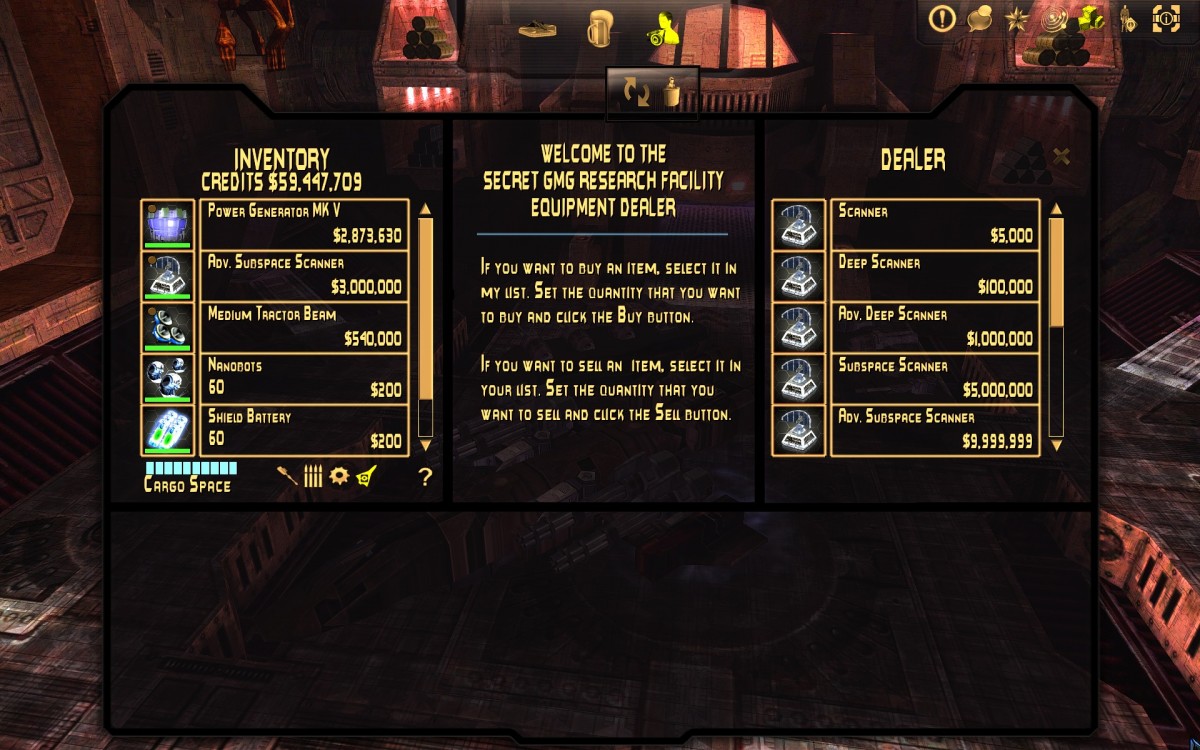The width and height of the screenshot is (1200, 750).
Task: Select Adv. Deep Scanner from dealer
Action: 935,327
